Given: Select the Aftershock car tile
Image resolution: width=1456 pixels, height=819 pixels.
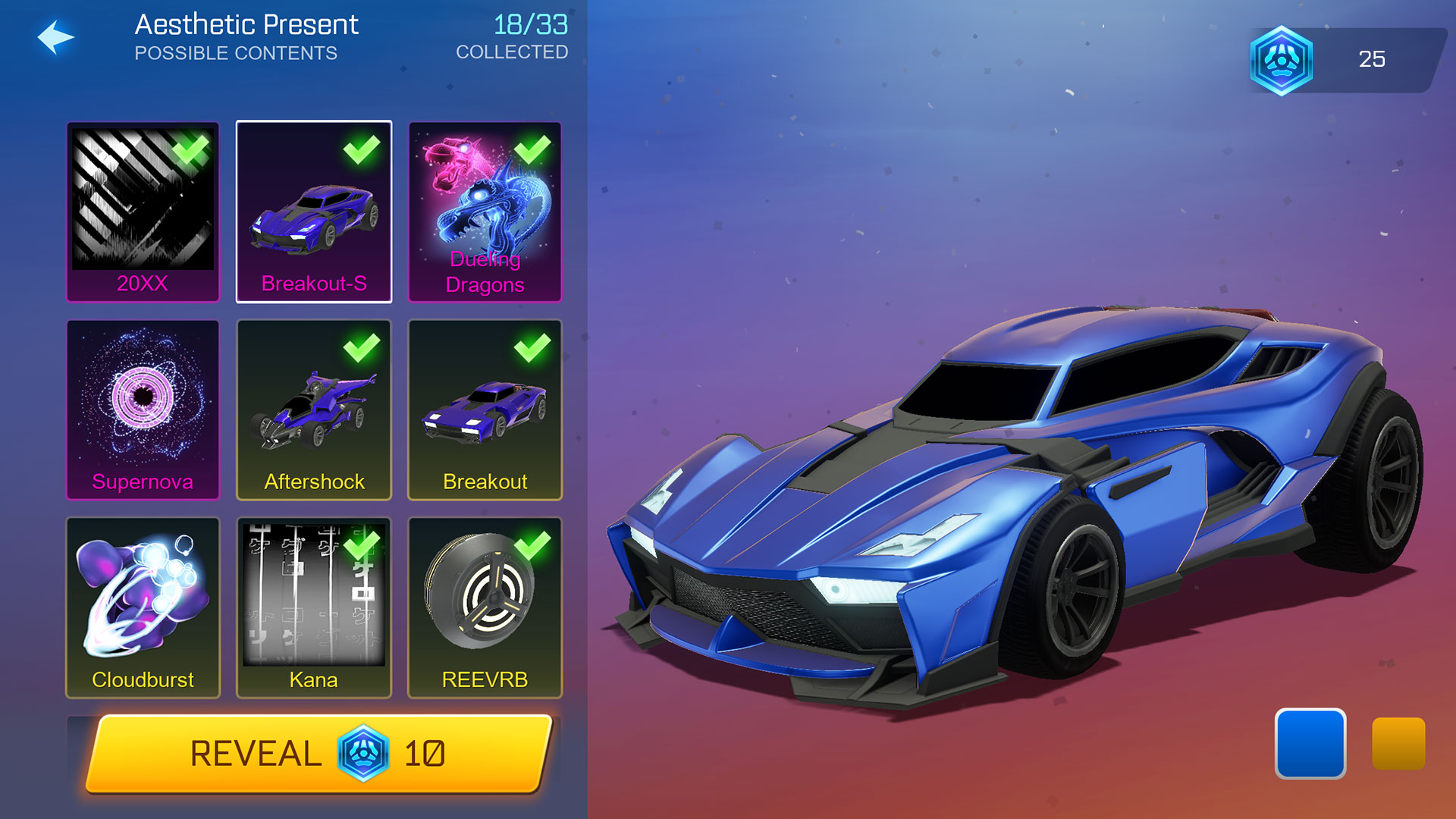Looking at the screenshot, I should tap(314, 409).
